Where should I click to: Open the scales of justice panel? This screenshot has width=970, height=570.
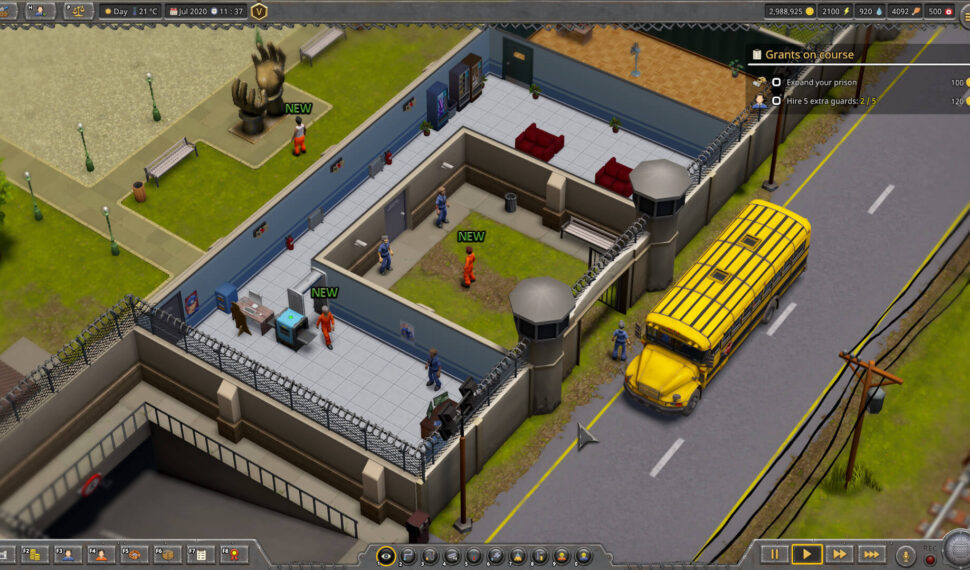(76, 11)
